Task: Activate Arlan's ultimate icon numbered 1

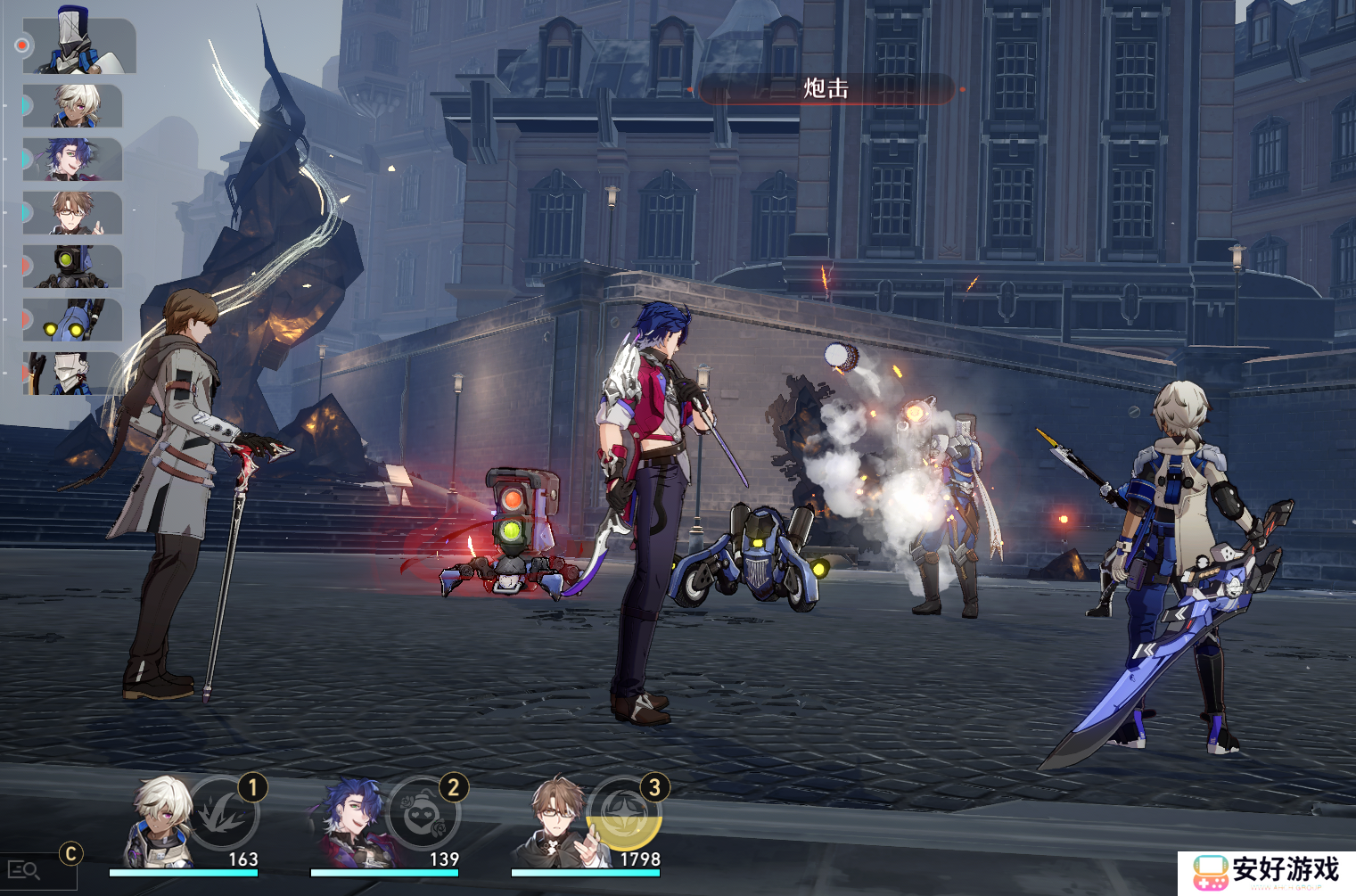Action: tap(223, 811)
